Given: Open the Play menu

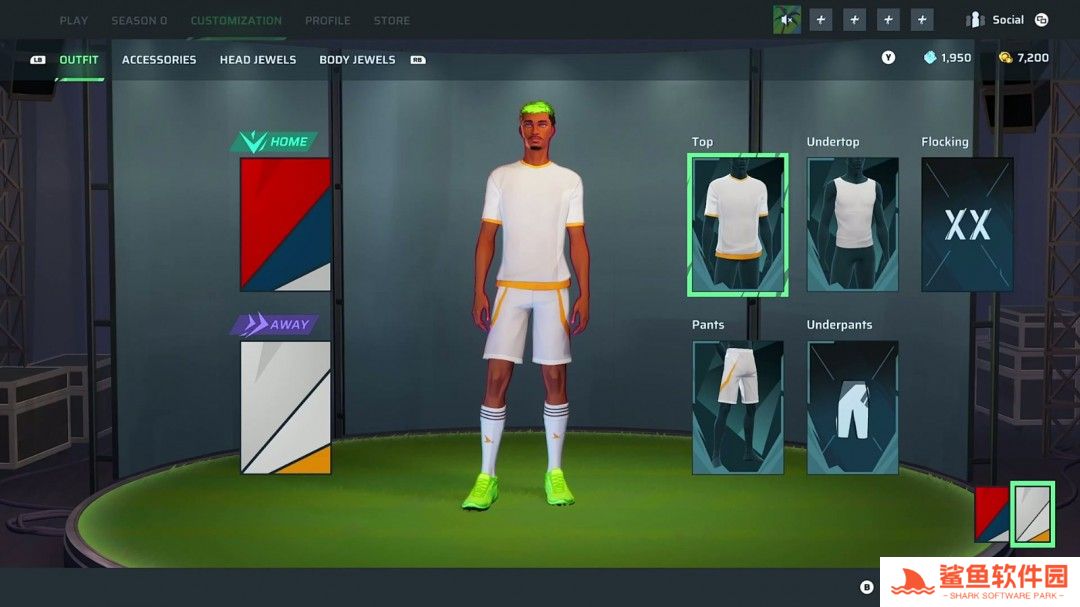Looking at the screenshot, I should point(73,20).
